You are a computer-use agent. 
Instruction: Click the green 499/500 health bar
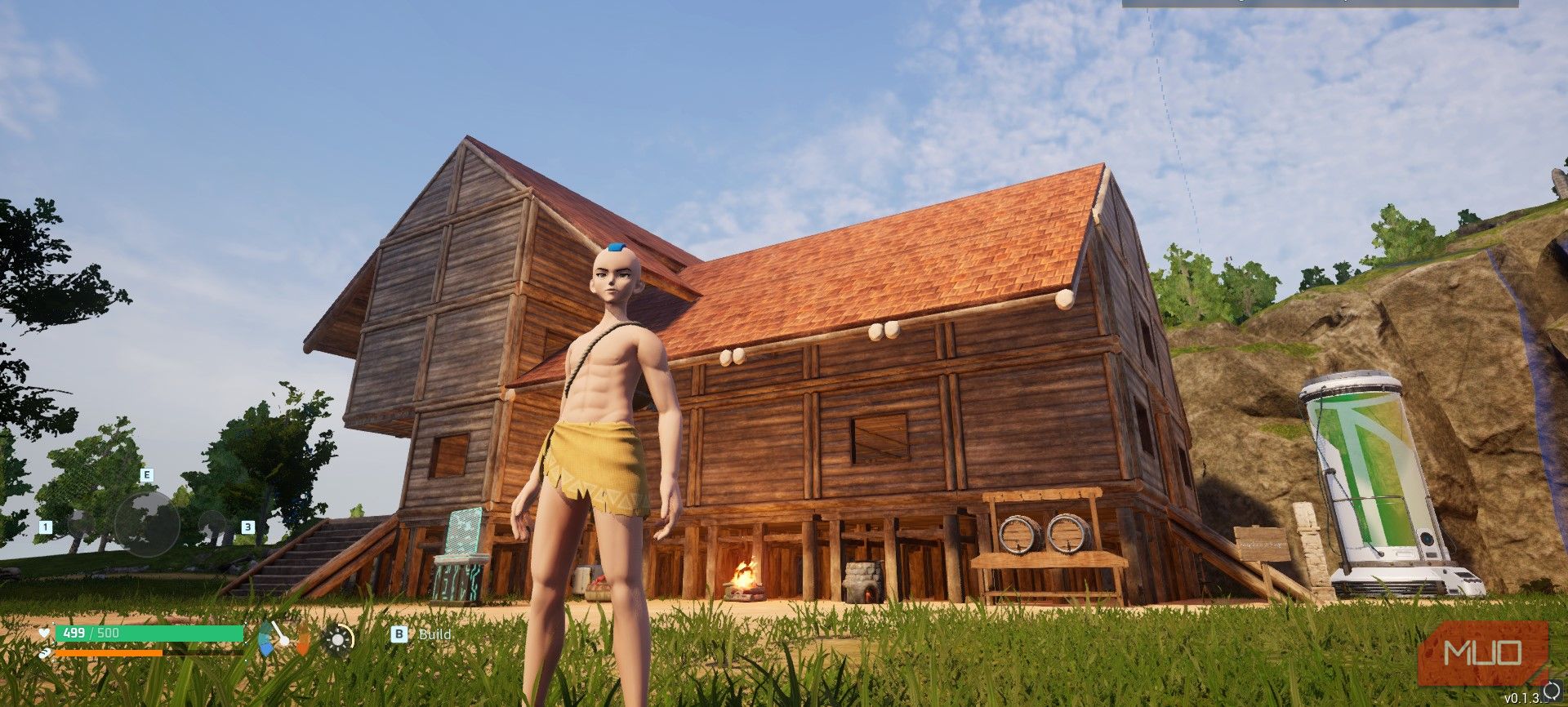coord(147,631)
